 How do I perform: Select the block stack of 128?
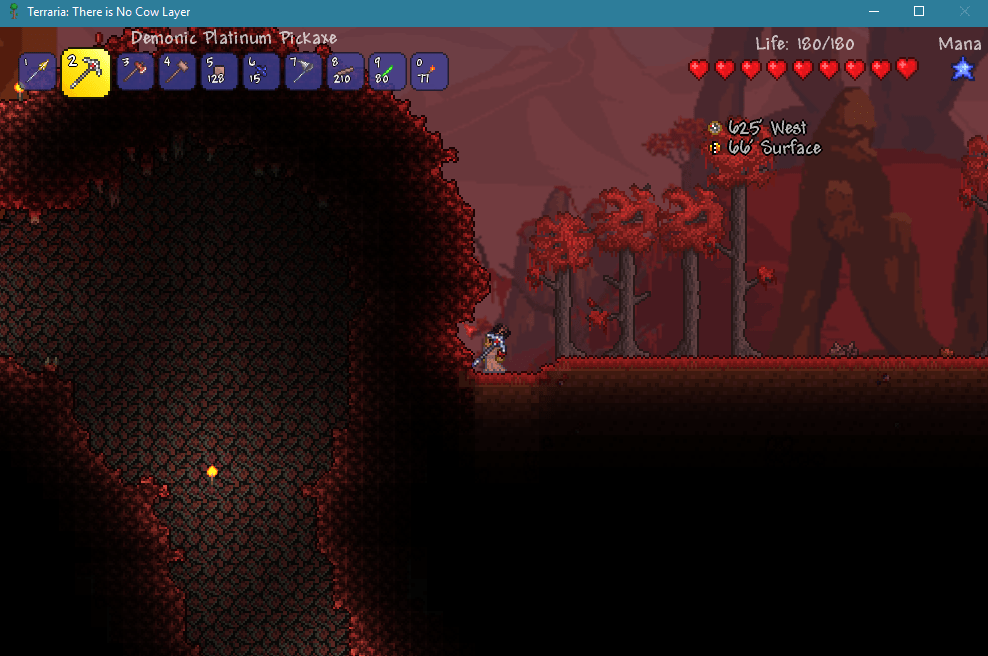[219, 72]
